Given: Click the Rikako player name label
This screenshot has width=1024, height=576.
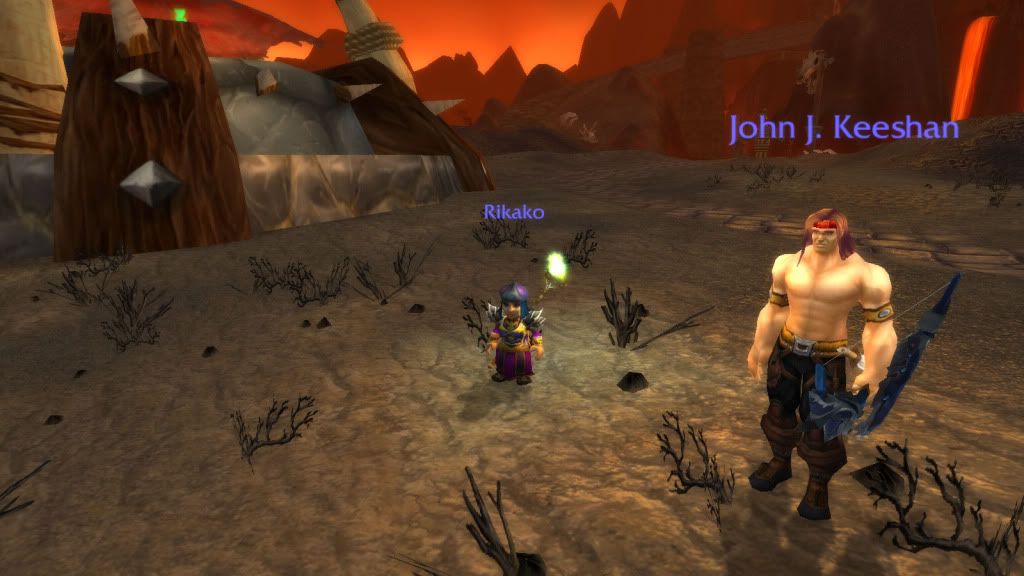Looking at the screenshot, I should point(513,212).
